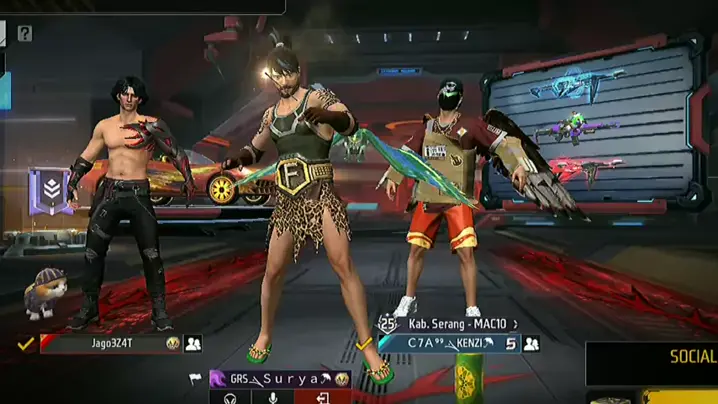The image size is (718, 404).
Task: Open friend icon beside KENZI's name
Action: pyautogui.click(x=531, y=344)
